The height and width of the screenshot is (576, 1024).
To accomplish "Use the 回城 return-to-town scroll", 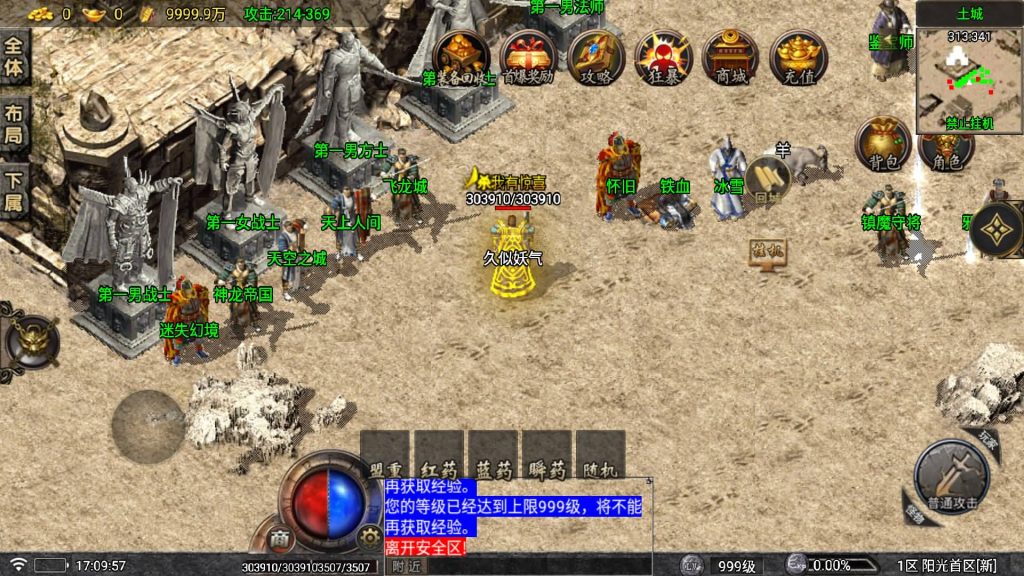I will 768,180.
